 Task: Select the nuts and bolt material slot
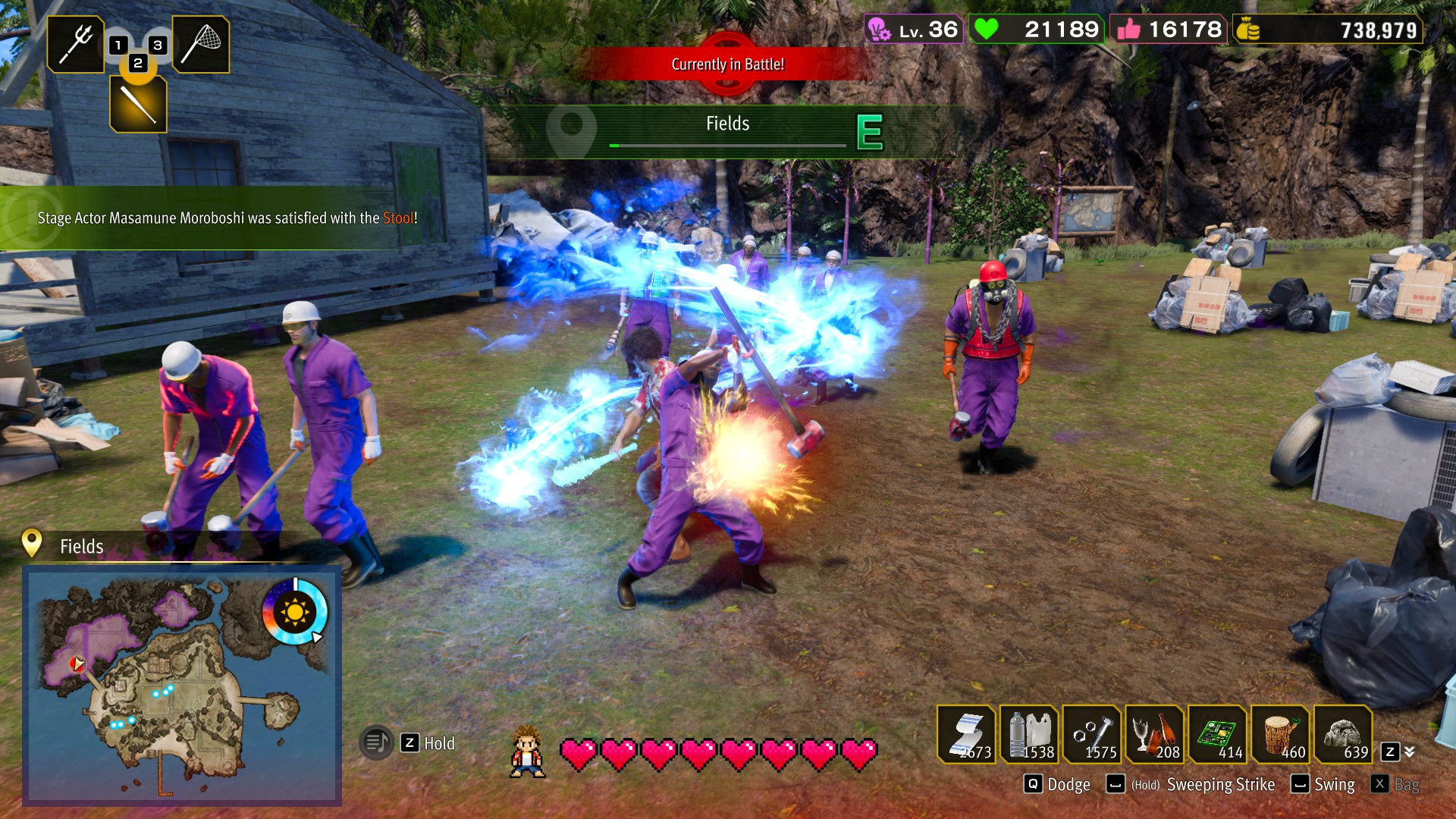1093,734
